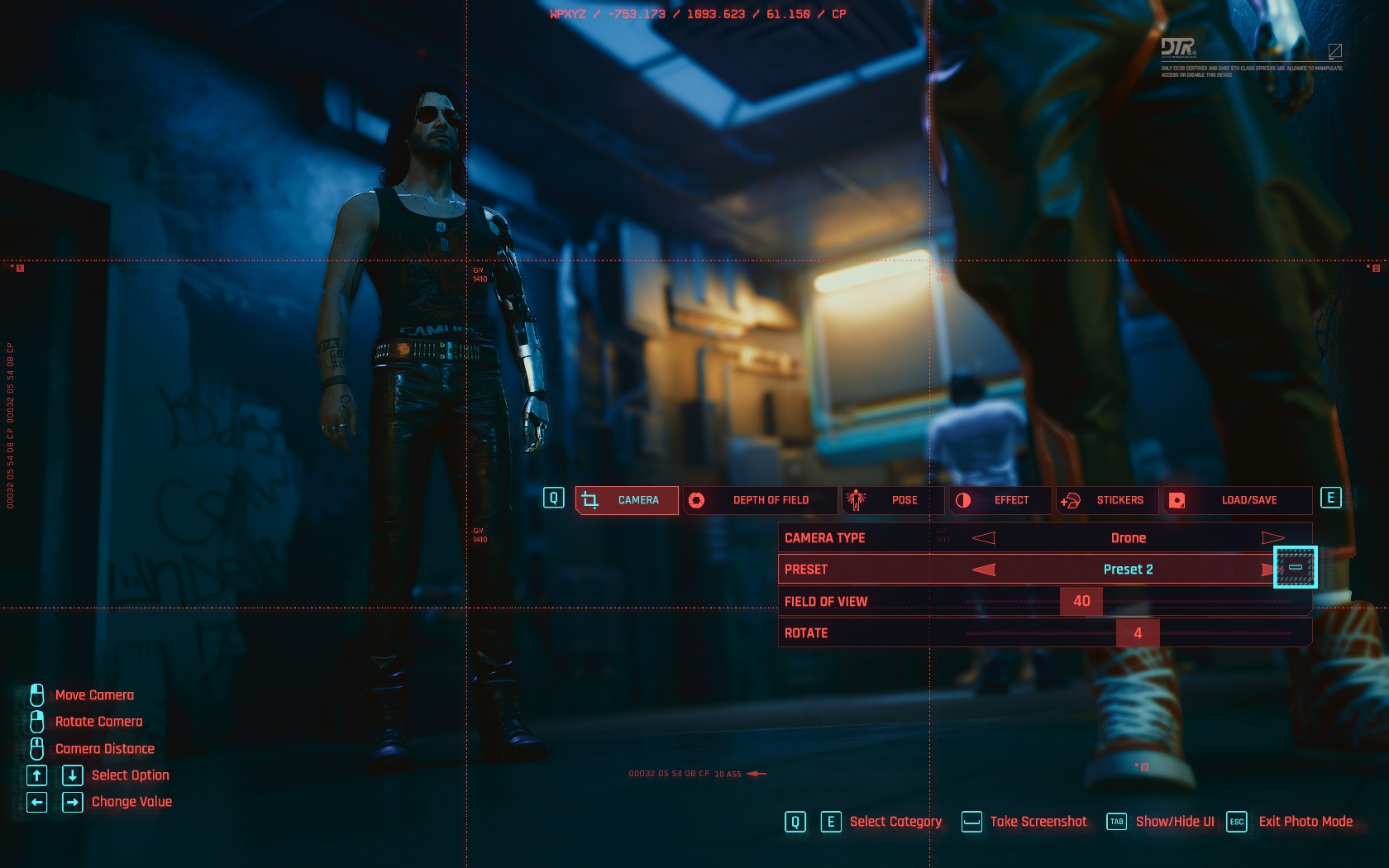
Task: Open the Stickers tab
Action: coord(1108,500)
